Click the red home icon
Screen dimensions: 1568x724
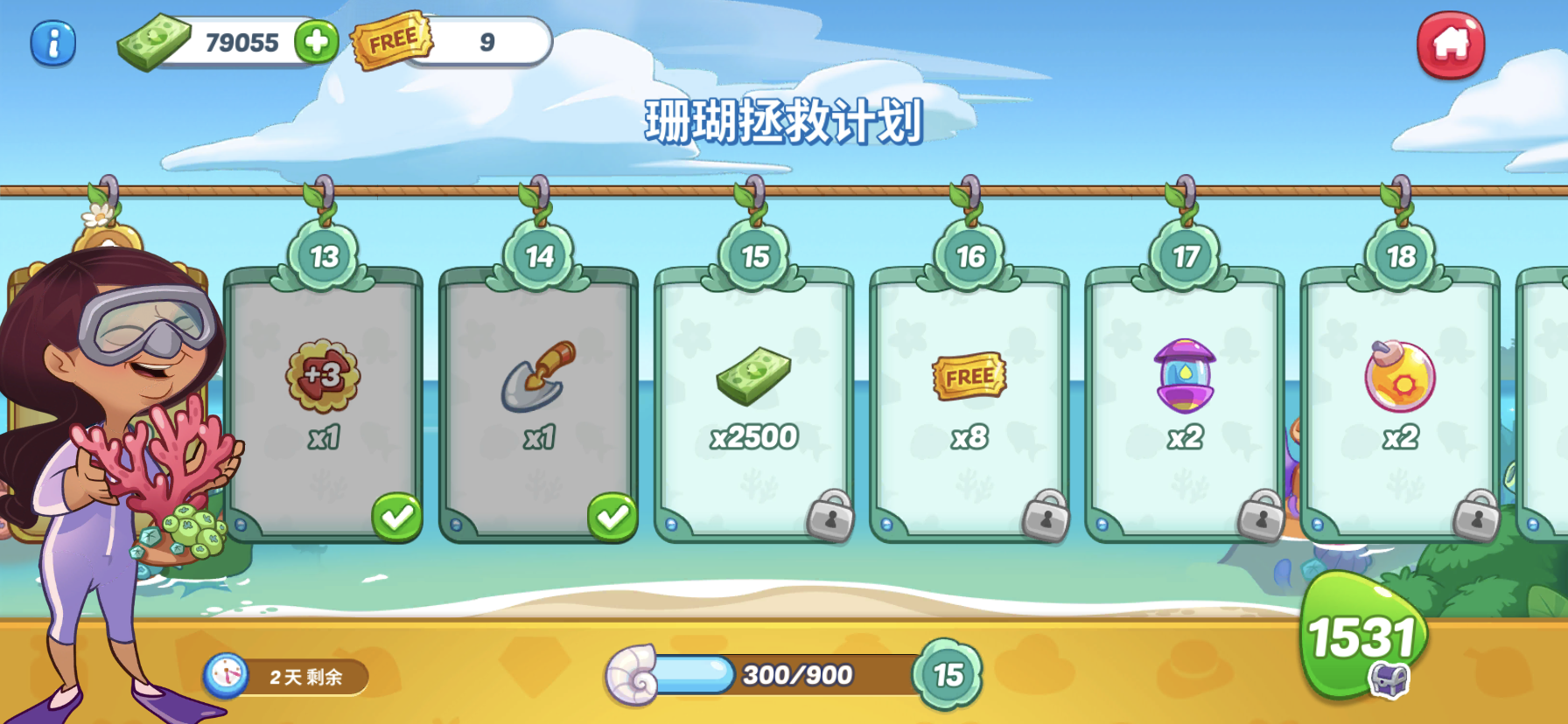[x=1450, y=43]
